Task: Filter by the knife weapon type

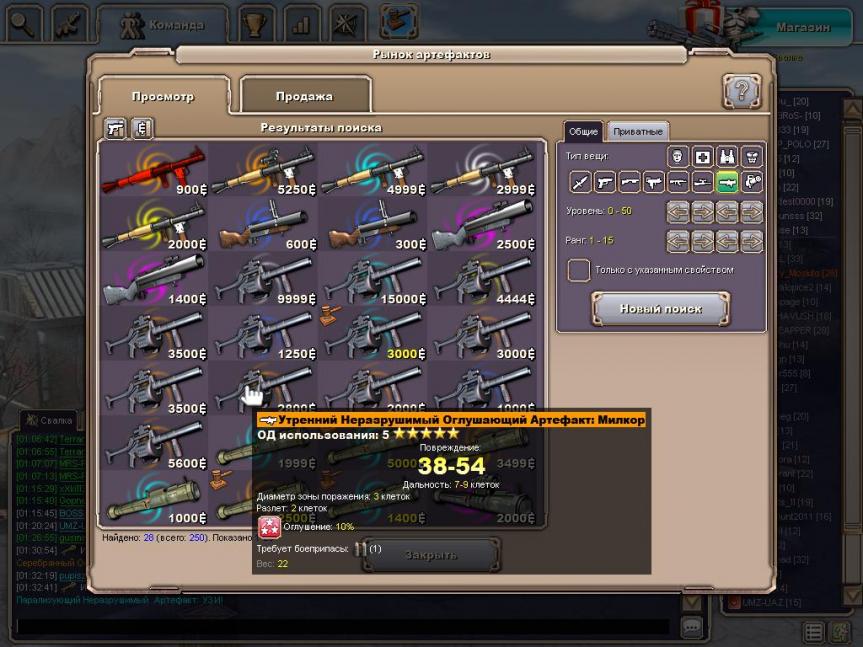Action: click(580, 181)
